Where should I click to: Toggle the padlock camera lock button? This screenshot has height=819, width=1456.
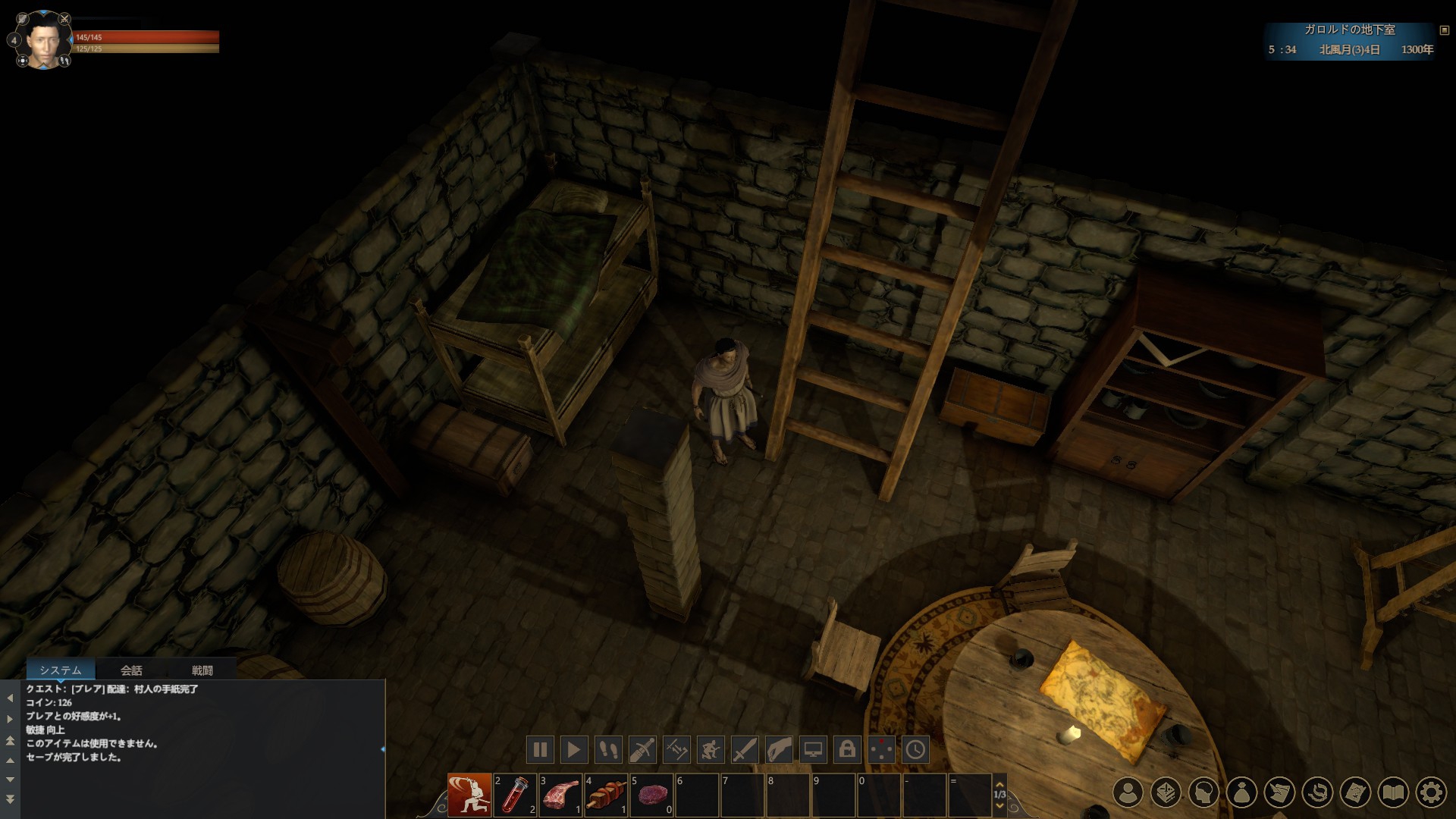point(847,750)
